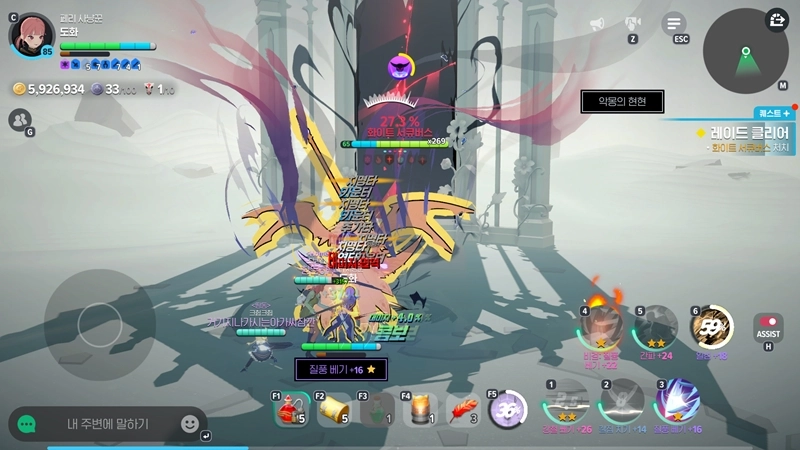The height and width of the screenshot is (450, 800).
Task: Use the red feather item
Action: pyautogui.click(x=462, y=409)
